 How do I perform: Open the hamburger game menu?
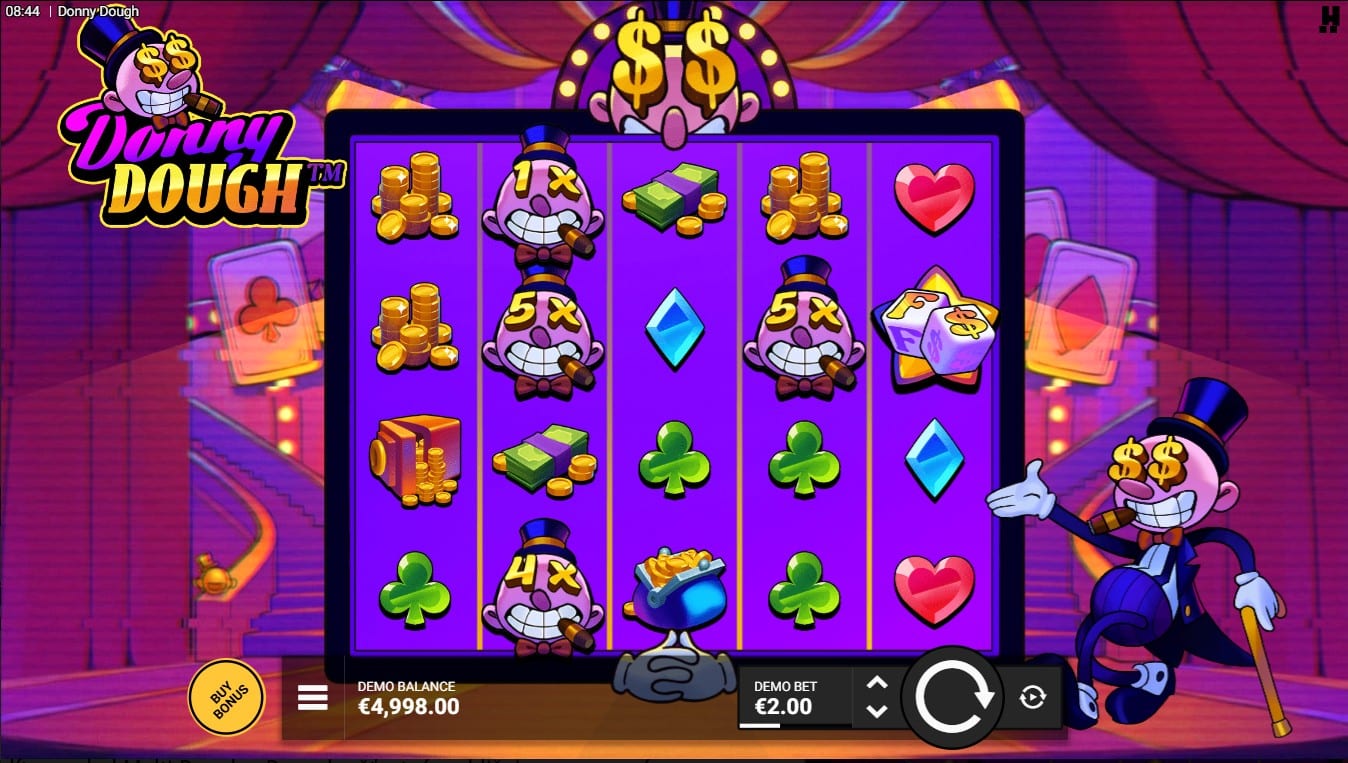[x=312, y=699]
